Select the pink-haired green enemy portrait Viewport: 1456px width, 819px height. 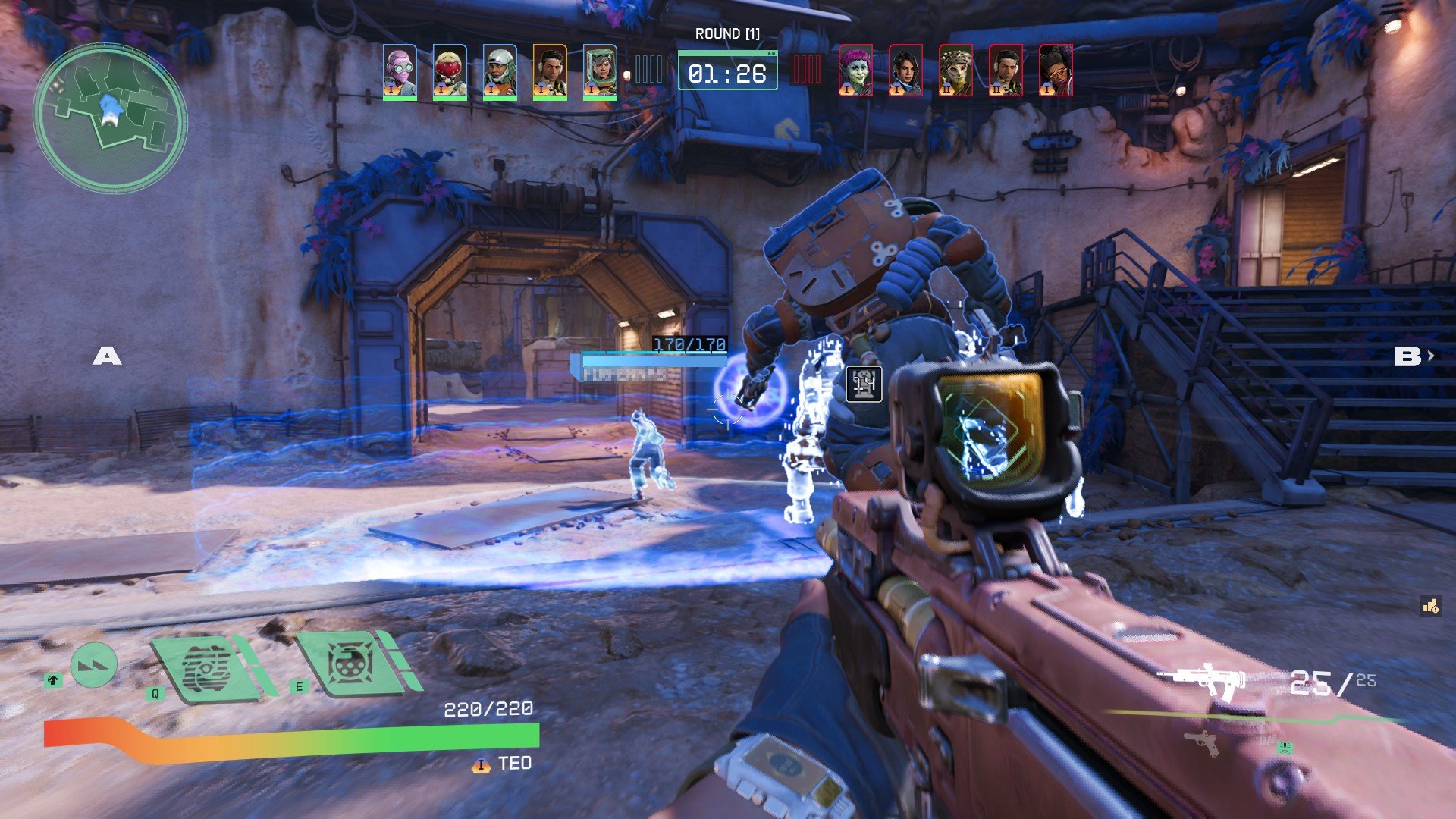pyautogui.click(x=855, y=70)
